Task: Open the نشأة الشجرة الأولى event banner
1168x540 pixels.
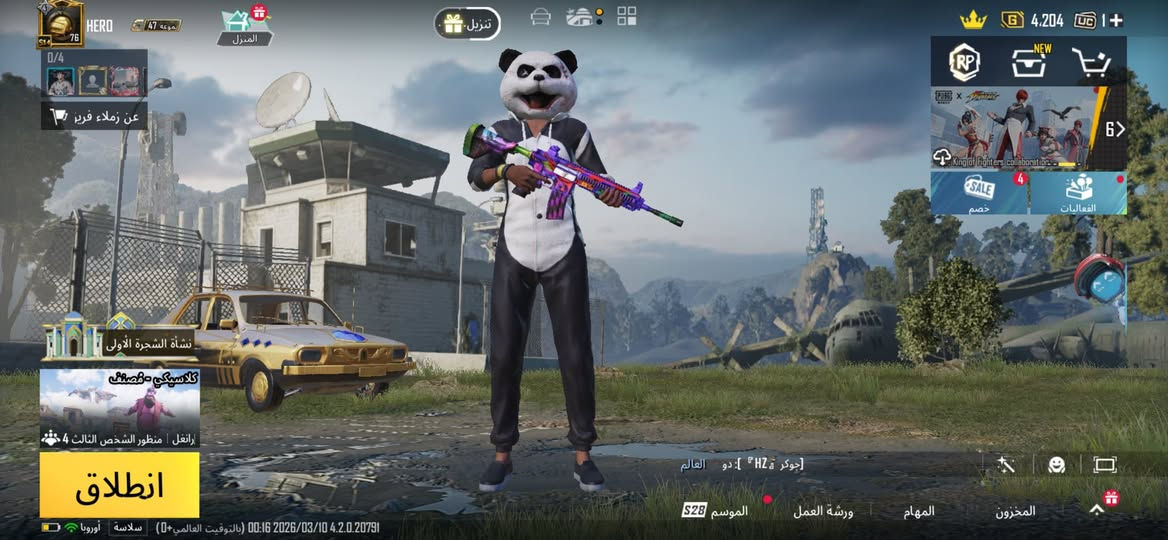Action: (118, 342)
